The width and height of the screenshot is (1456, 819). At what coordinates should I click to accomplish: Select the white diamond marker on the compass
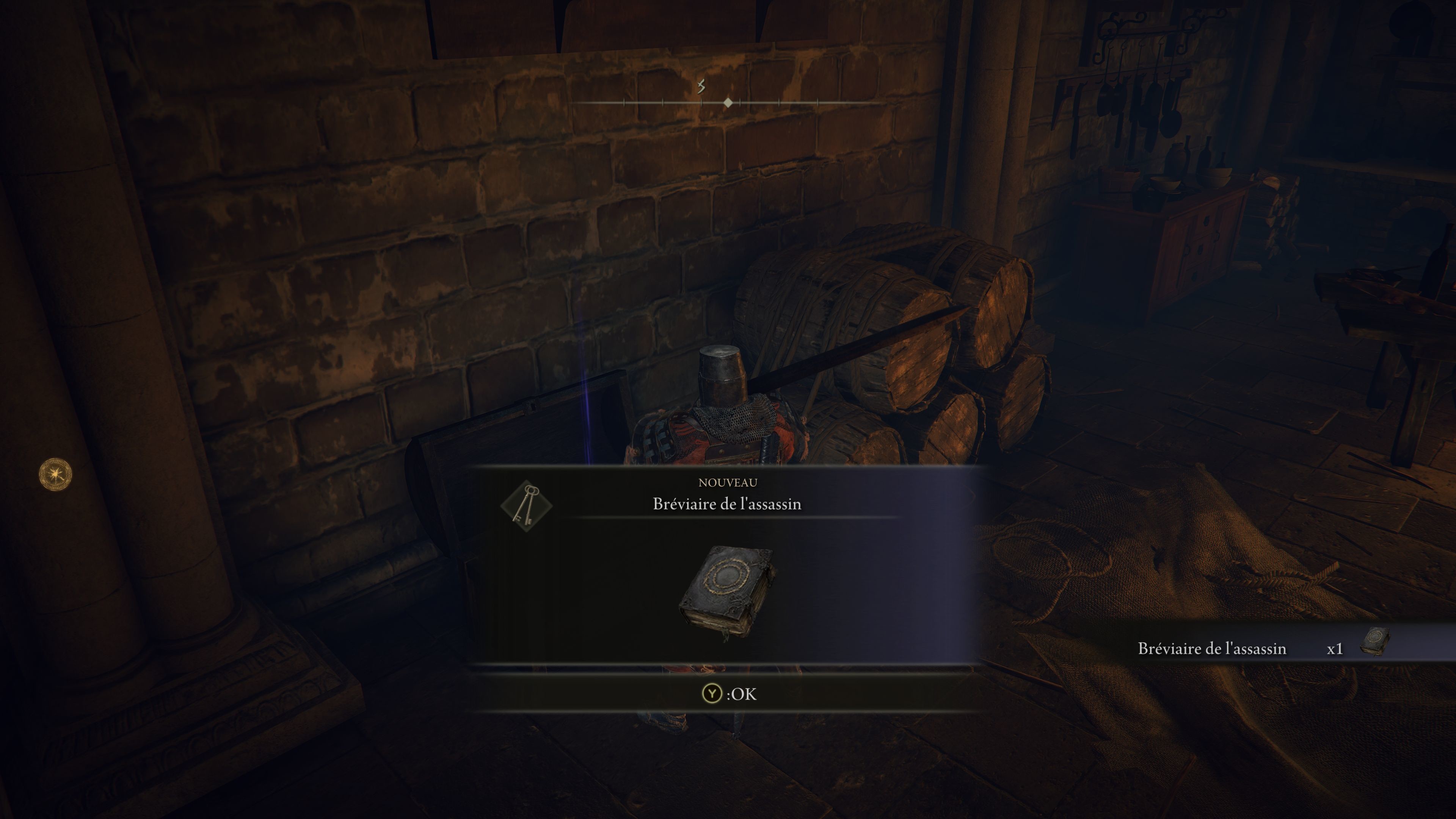click(728, 103)
